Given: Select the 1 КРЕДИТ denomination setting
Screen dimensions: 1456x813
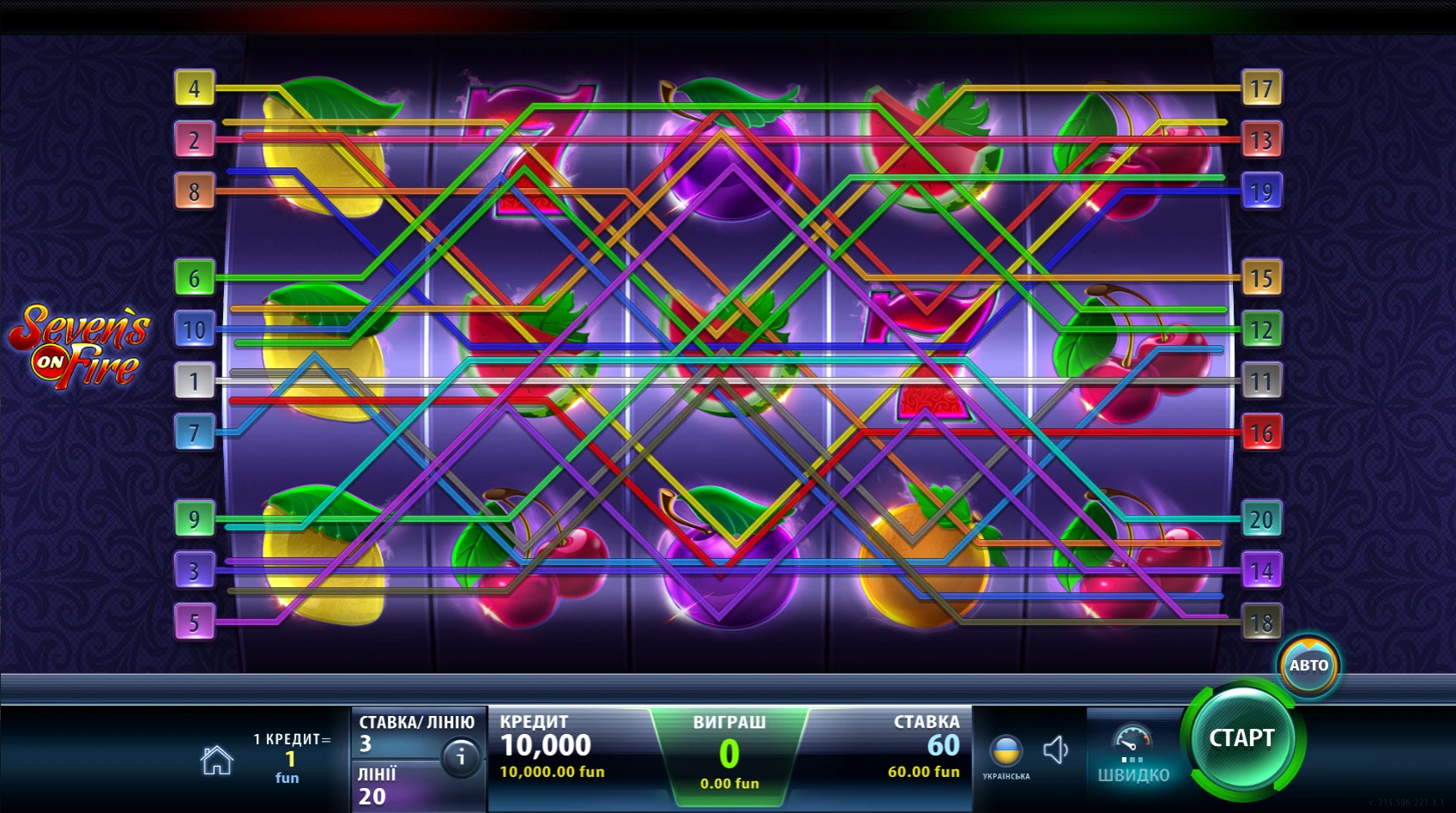Looking at the screenshot, I should pyautogui.click(x=290, y=757).
